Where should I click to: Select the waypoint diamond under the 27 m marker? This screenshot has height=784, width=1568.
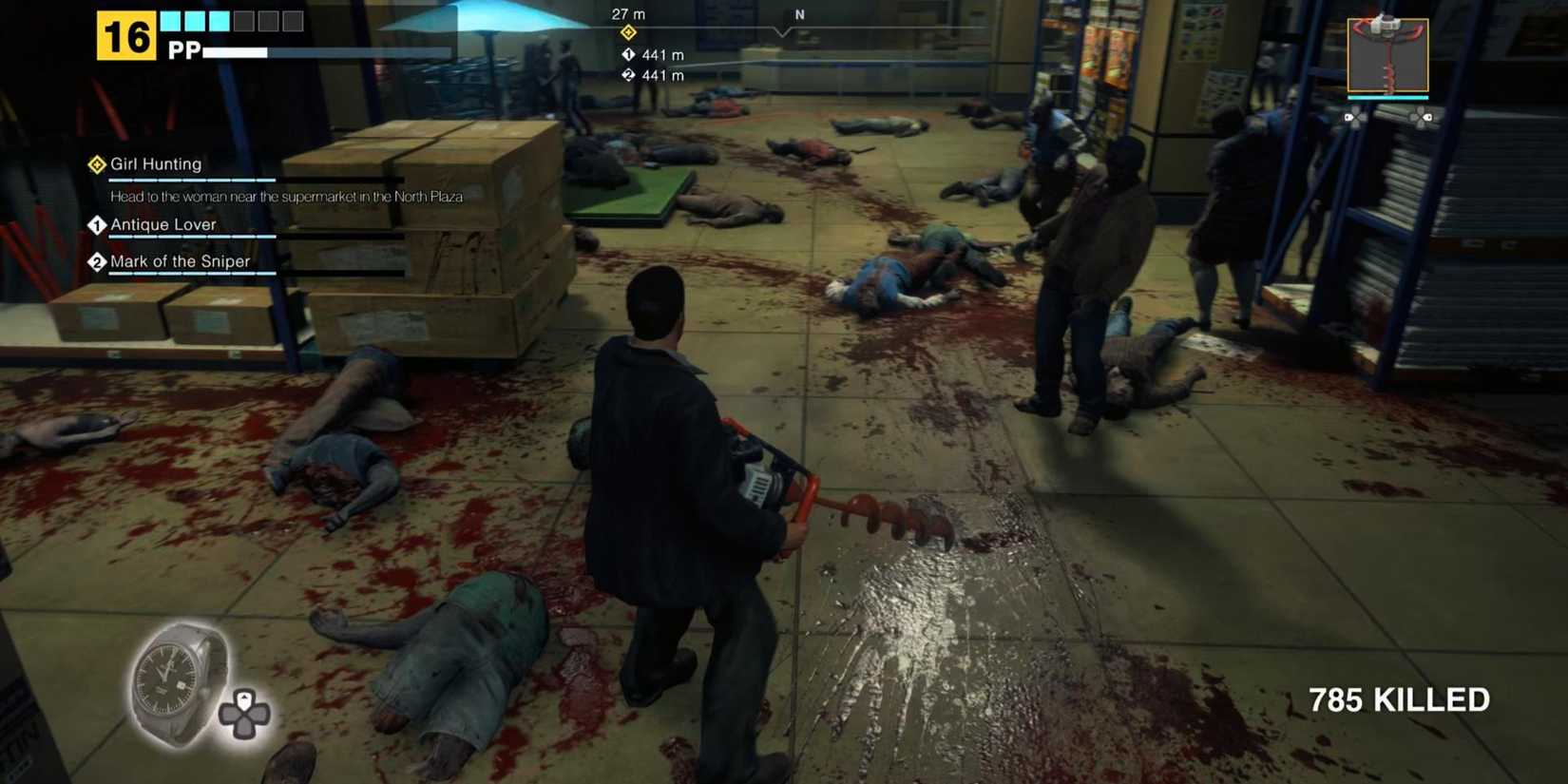(628, 32)
